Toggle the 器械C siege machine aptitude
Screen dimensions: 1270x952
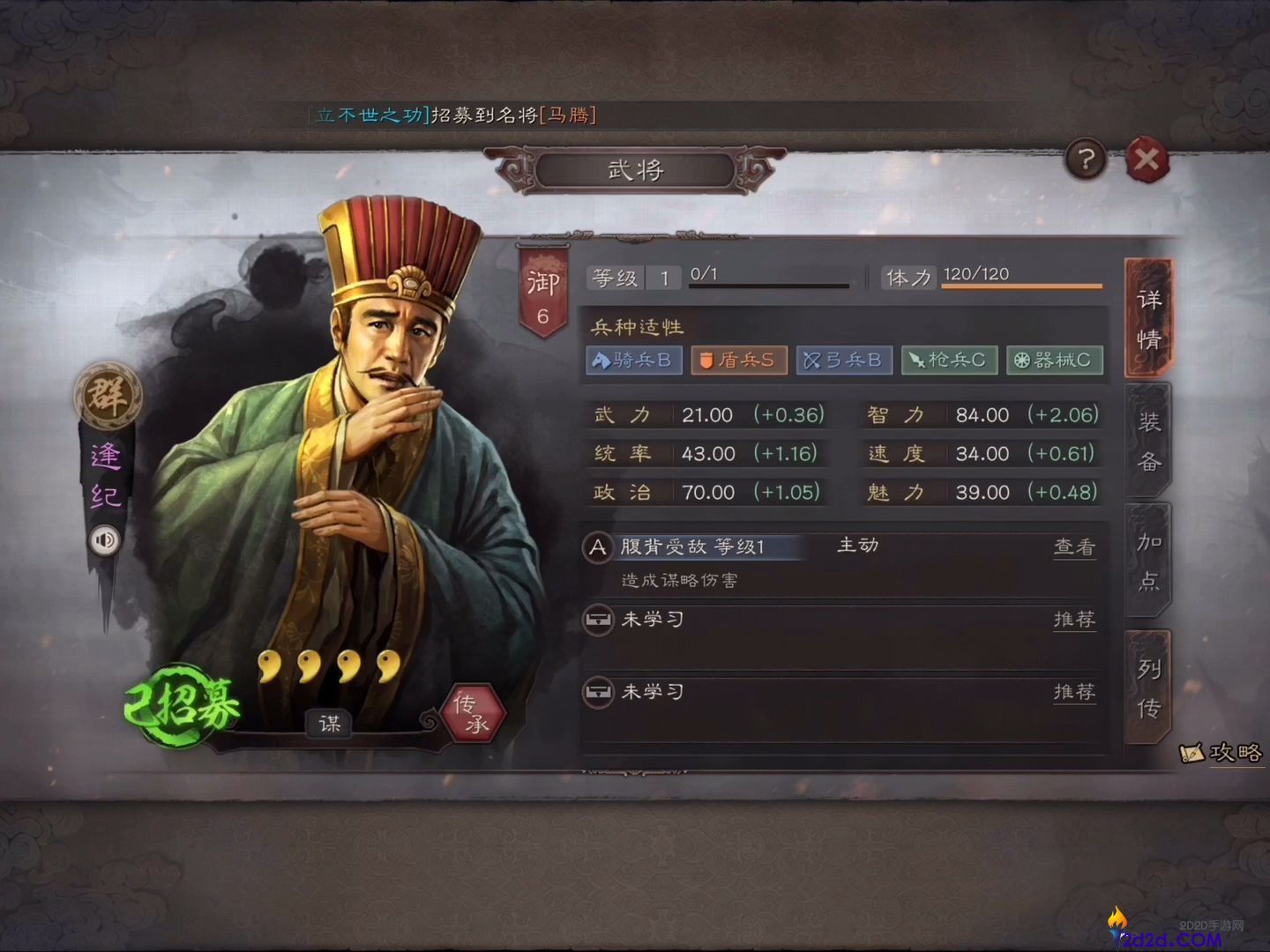pos(1055,361)
